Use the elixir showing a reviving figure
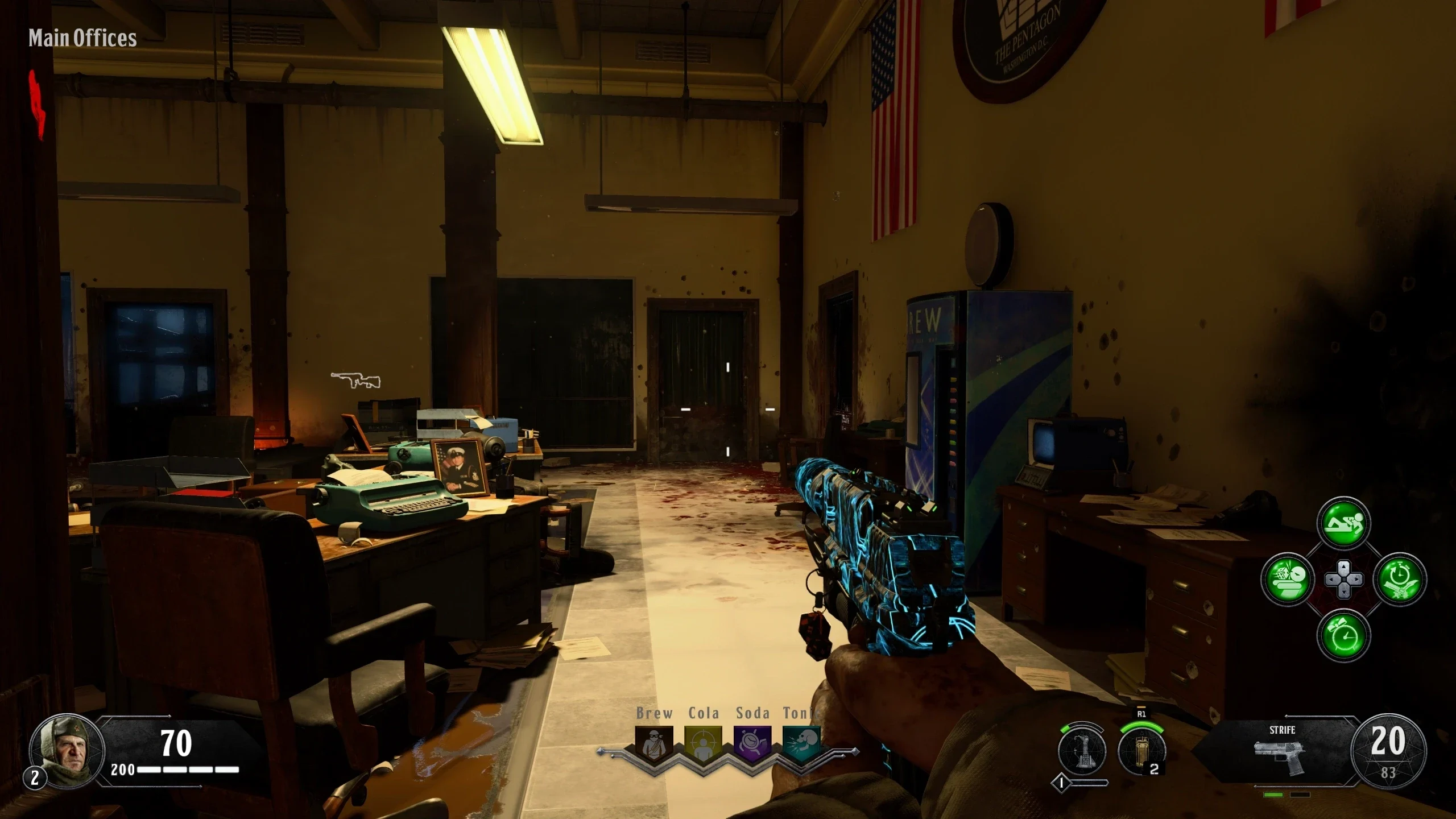 click(x=1343, y=524)
